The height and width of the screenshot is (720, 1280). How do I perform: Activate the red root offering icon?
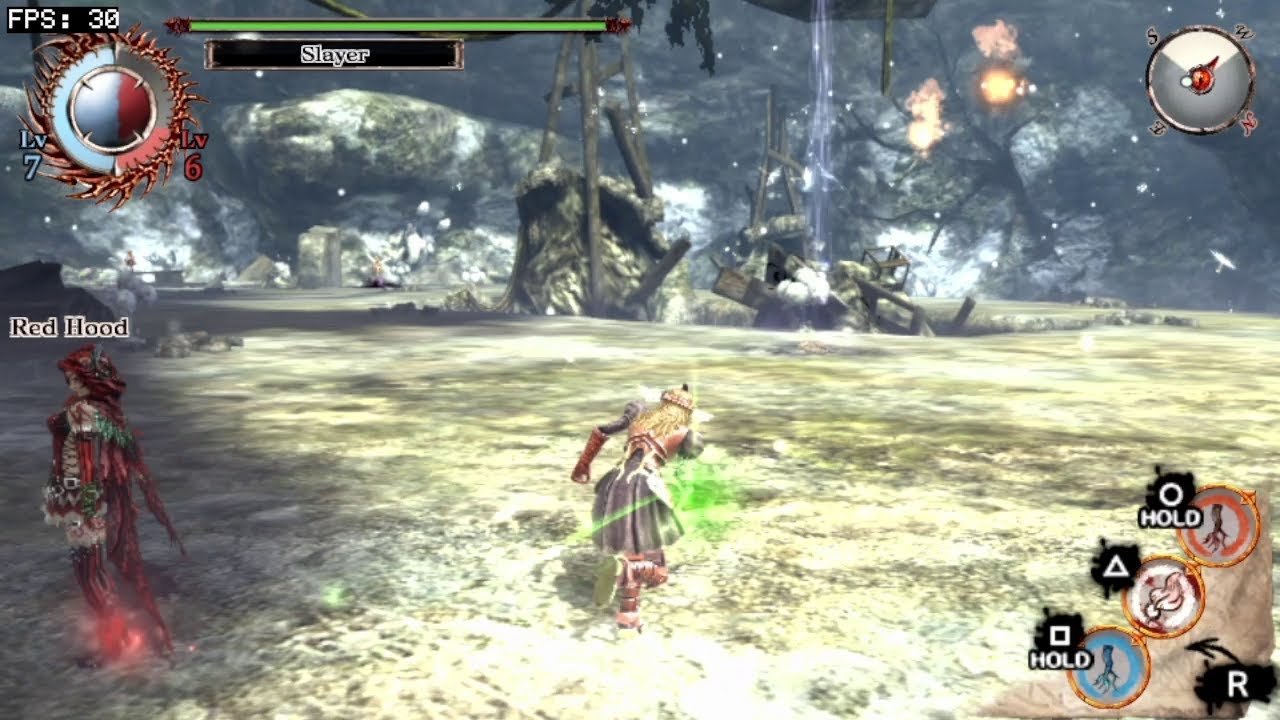tap(1218, 526)
